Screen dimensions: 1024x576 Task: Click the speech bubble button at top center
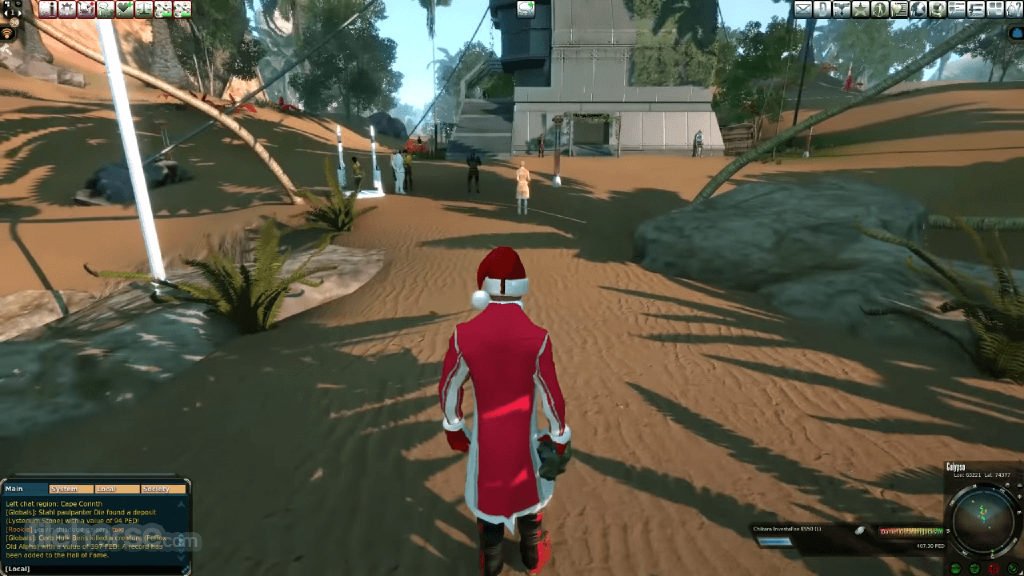click(x=525, y=9)
